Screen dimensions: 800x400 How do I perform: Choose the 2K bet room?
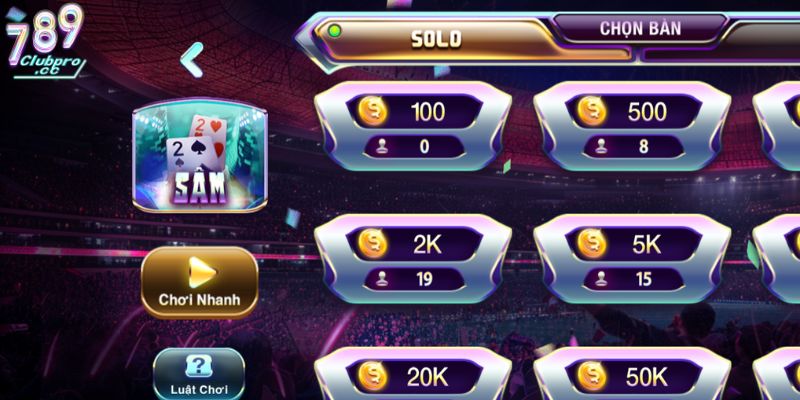click(412, 257)
